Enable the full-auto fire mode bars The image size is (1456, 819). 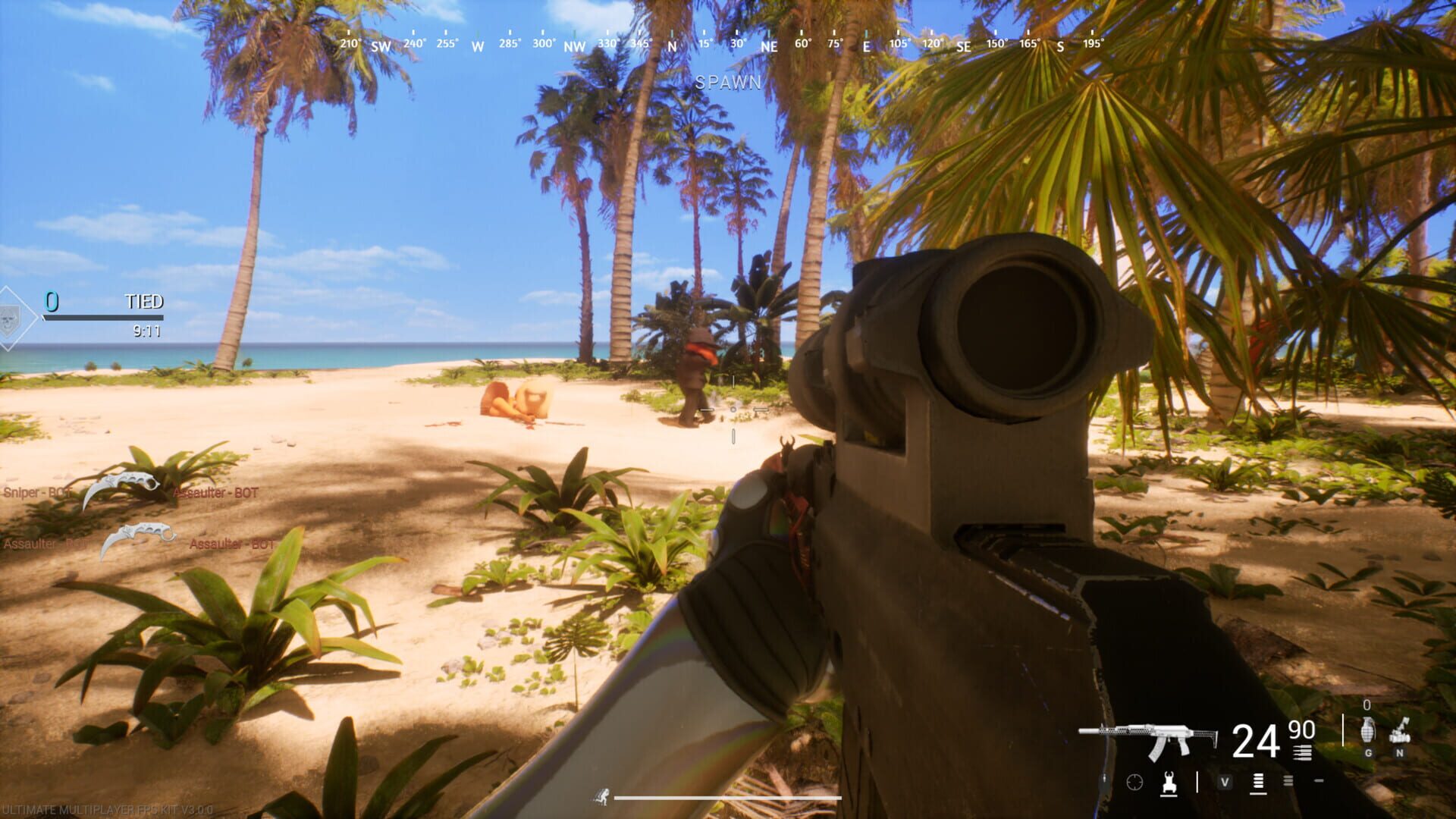(x=1257, y=781)
